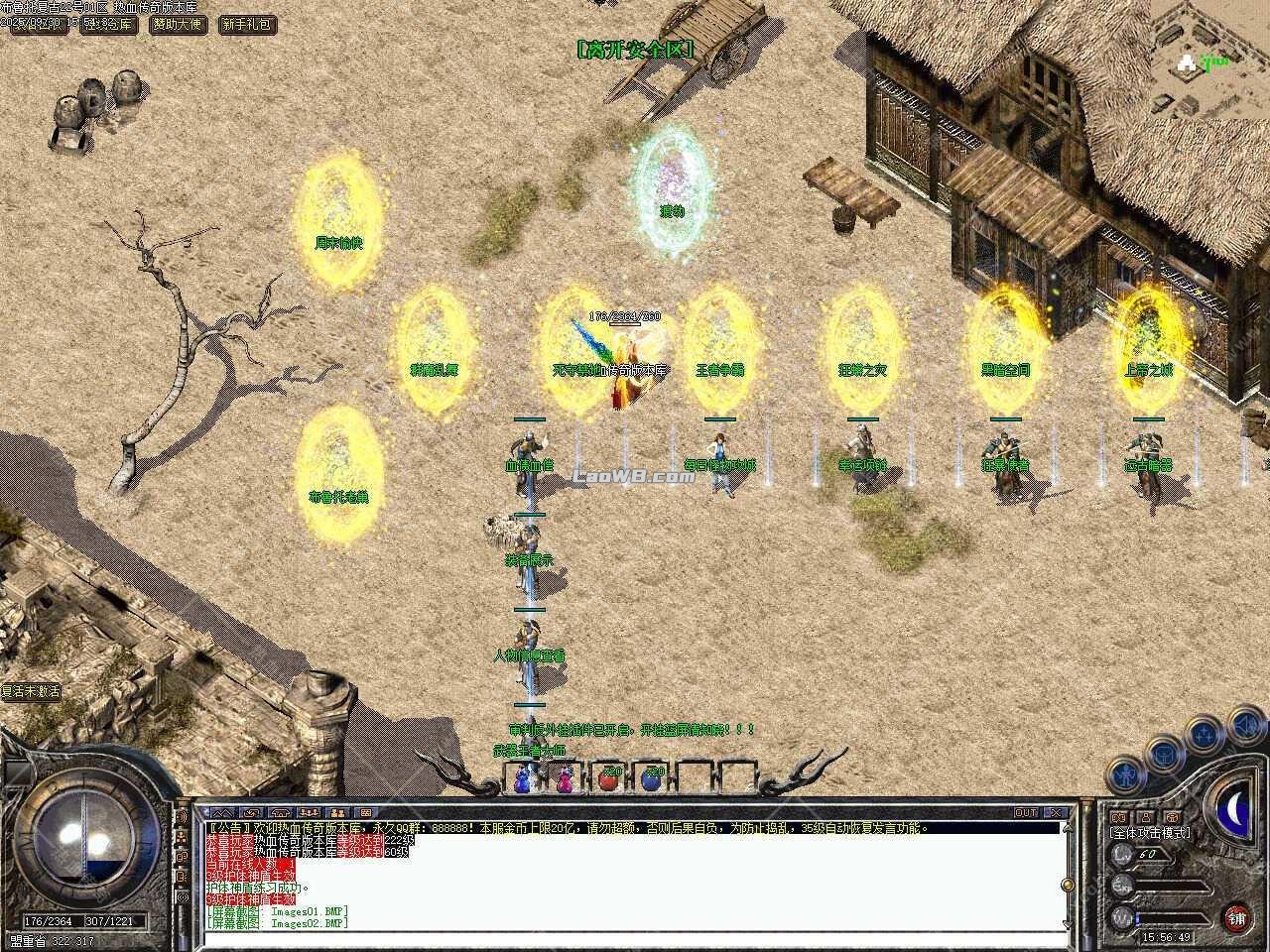Change the 全体攻击模式 attack mode

click(x=1151, y=833)
